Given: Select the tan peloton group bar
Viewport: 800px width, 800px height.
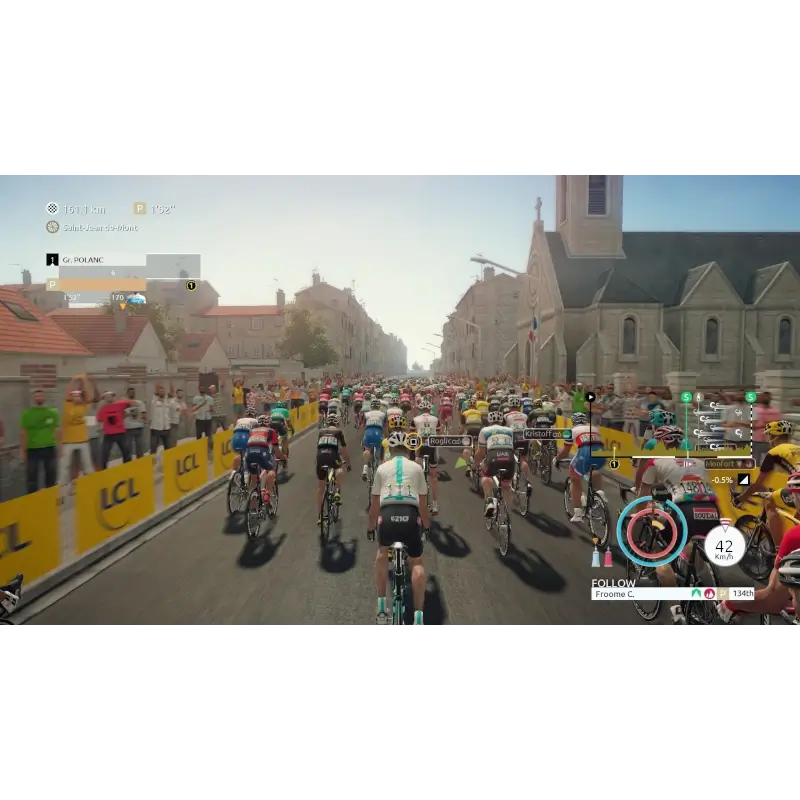Looking at the screenshot, I should 96,284.
